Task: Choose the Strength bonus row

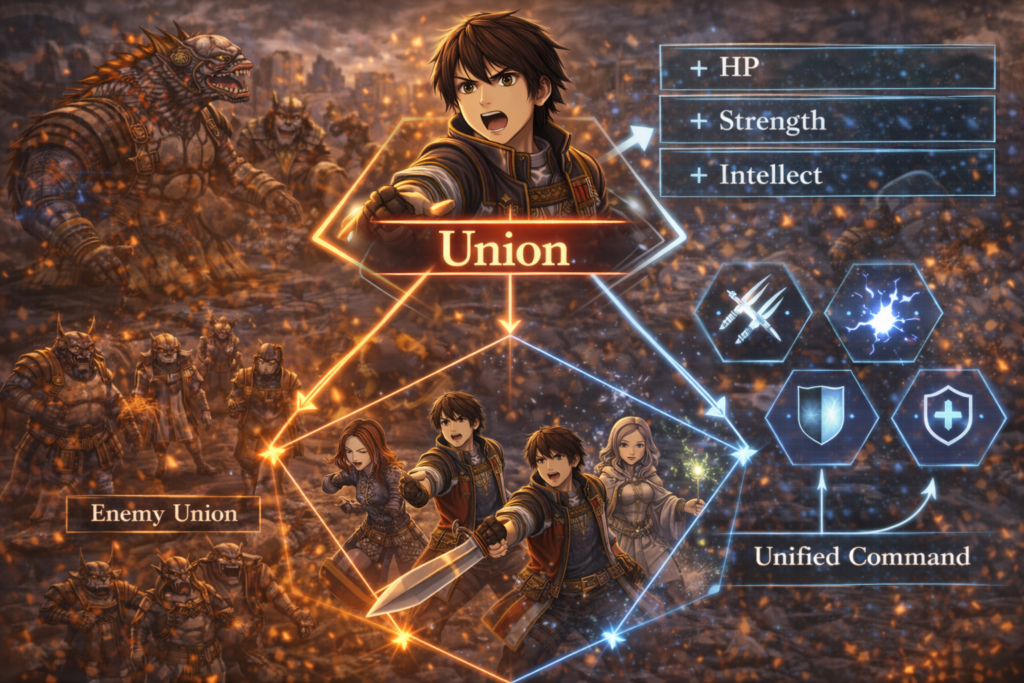Action: tap(827, 120)
